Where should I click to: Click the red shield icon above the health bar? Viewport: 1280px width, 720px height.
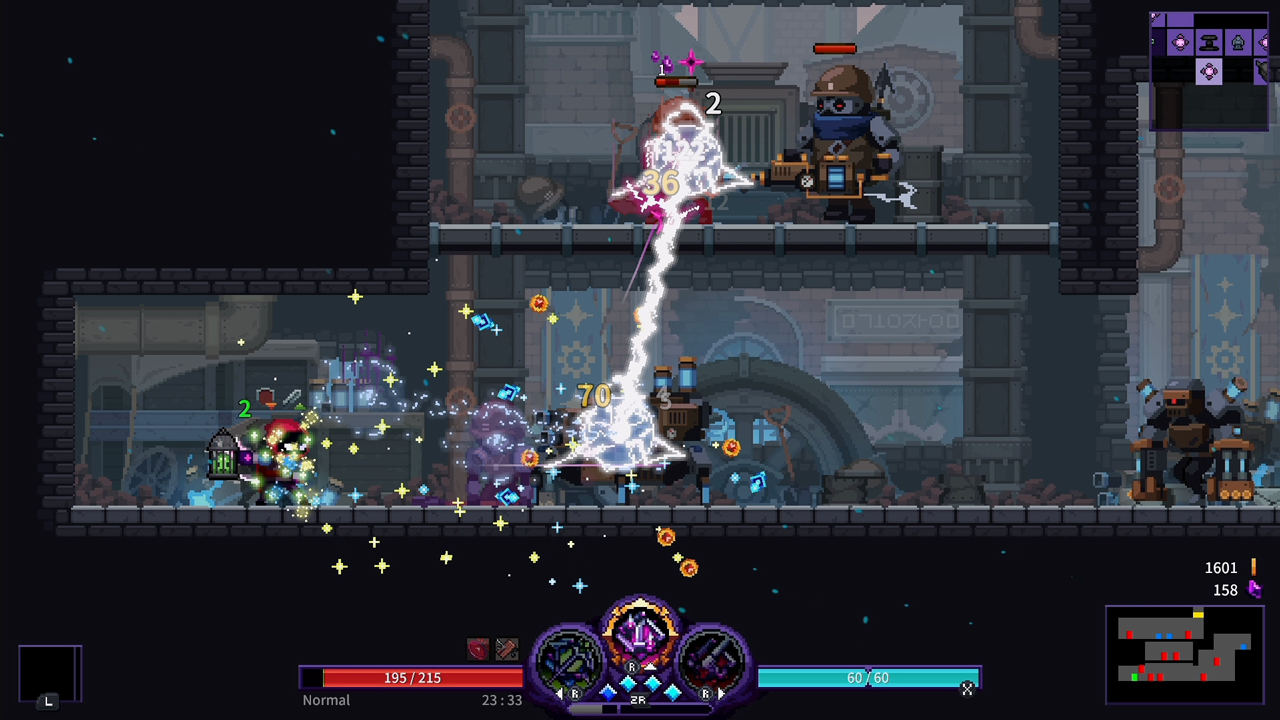coord(478,648)
